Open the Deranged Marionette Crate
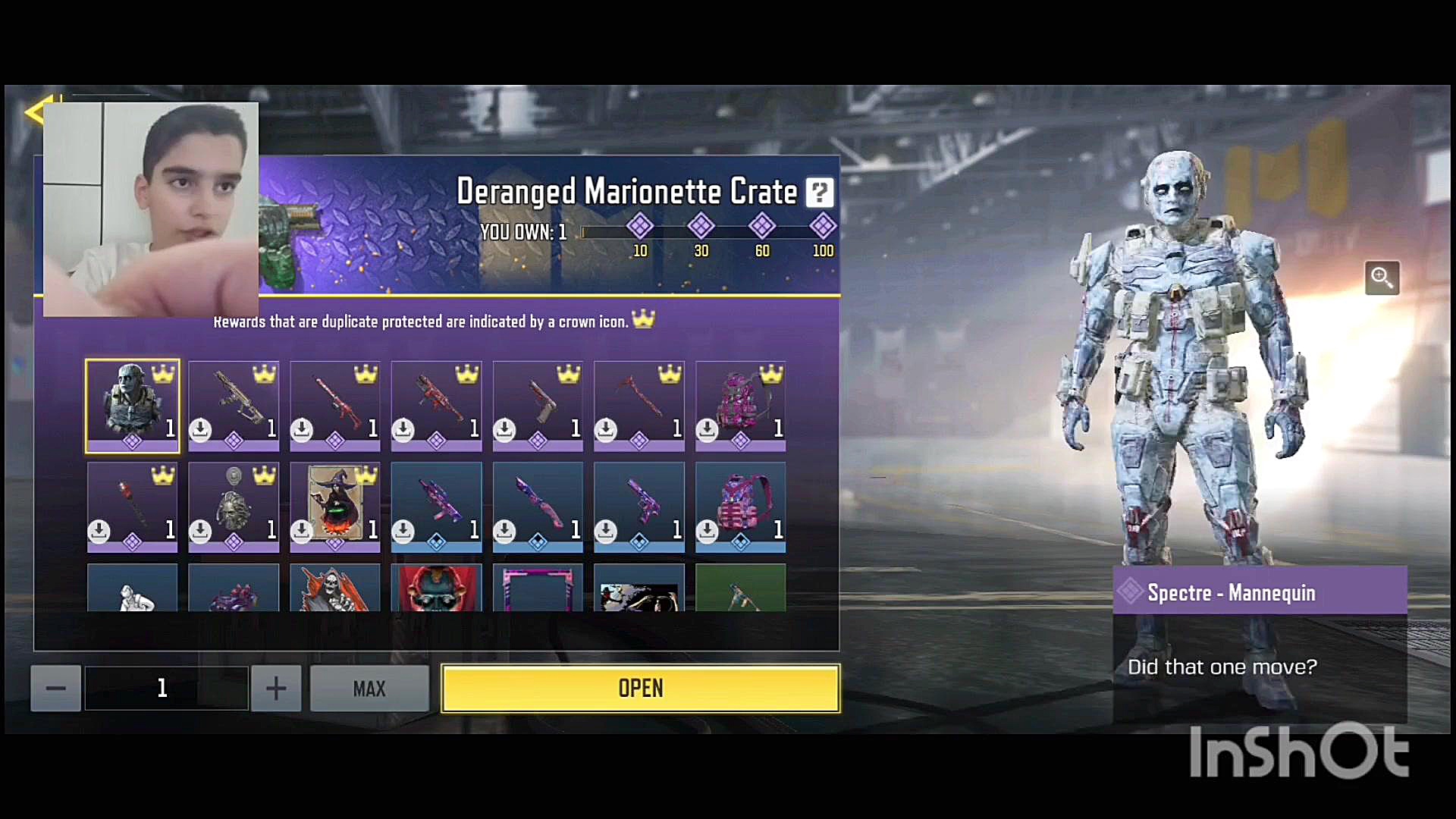Image resolution: width=1456 pixels, height=819 pixels. 640,689
